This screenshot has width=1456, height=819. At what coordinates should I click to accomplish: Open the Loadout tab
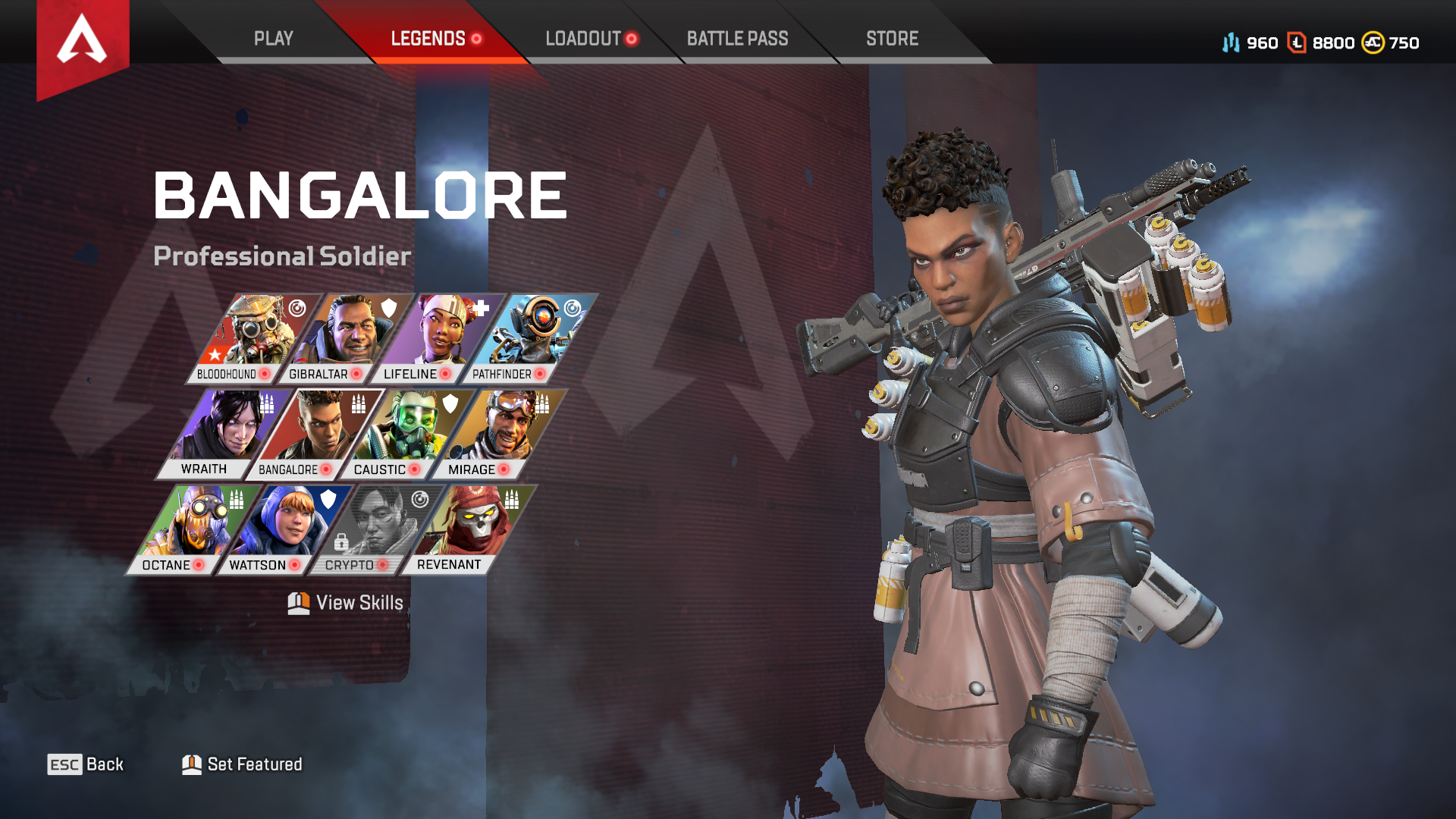(x=584, y=39)
